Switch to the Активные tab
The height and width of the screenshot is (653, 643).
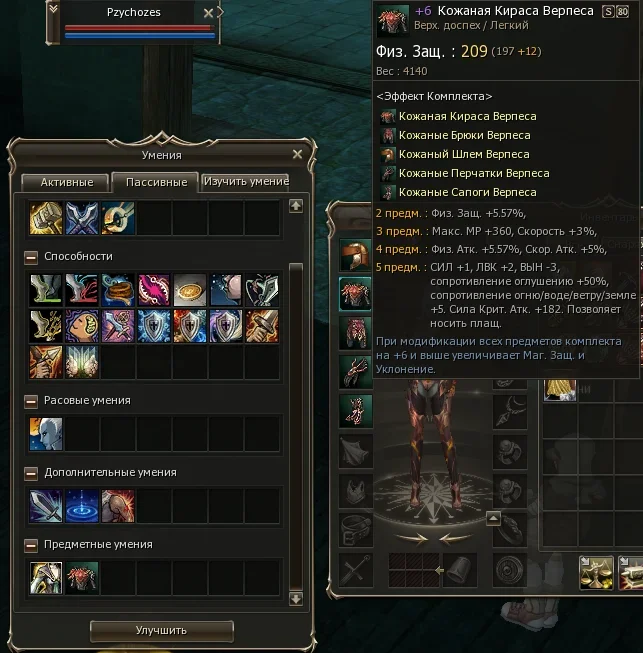point(67,182)
